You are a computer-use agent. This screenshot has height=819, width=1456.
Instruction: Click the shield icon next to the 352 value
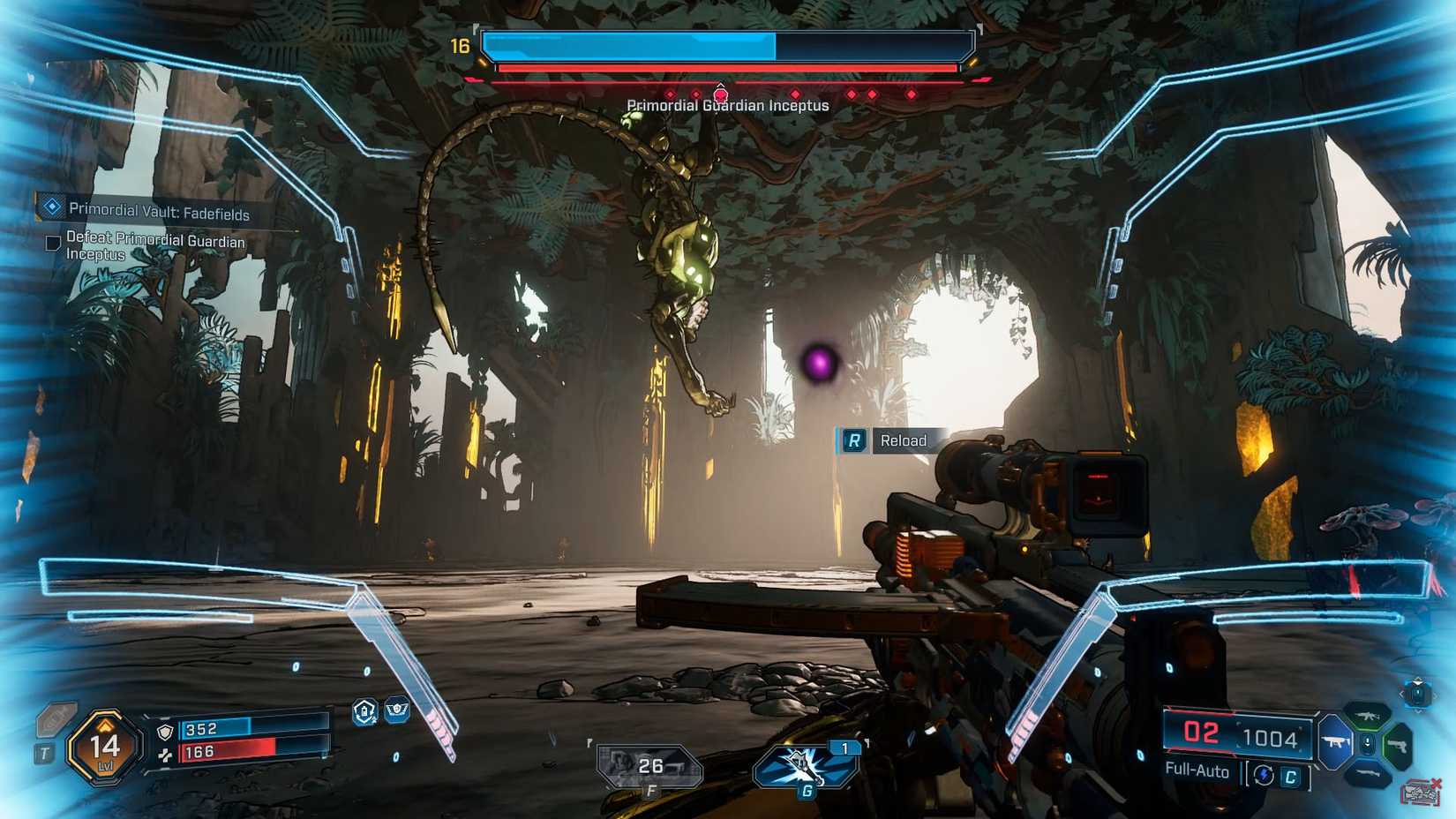point(165,732)
